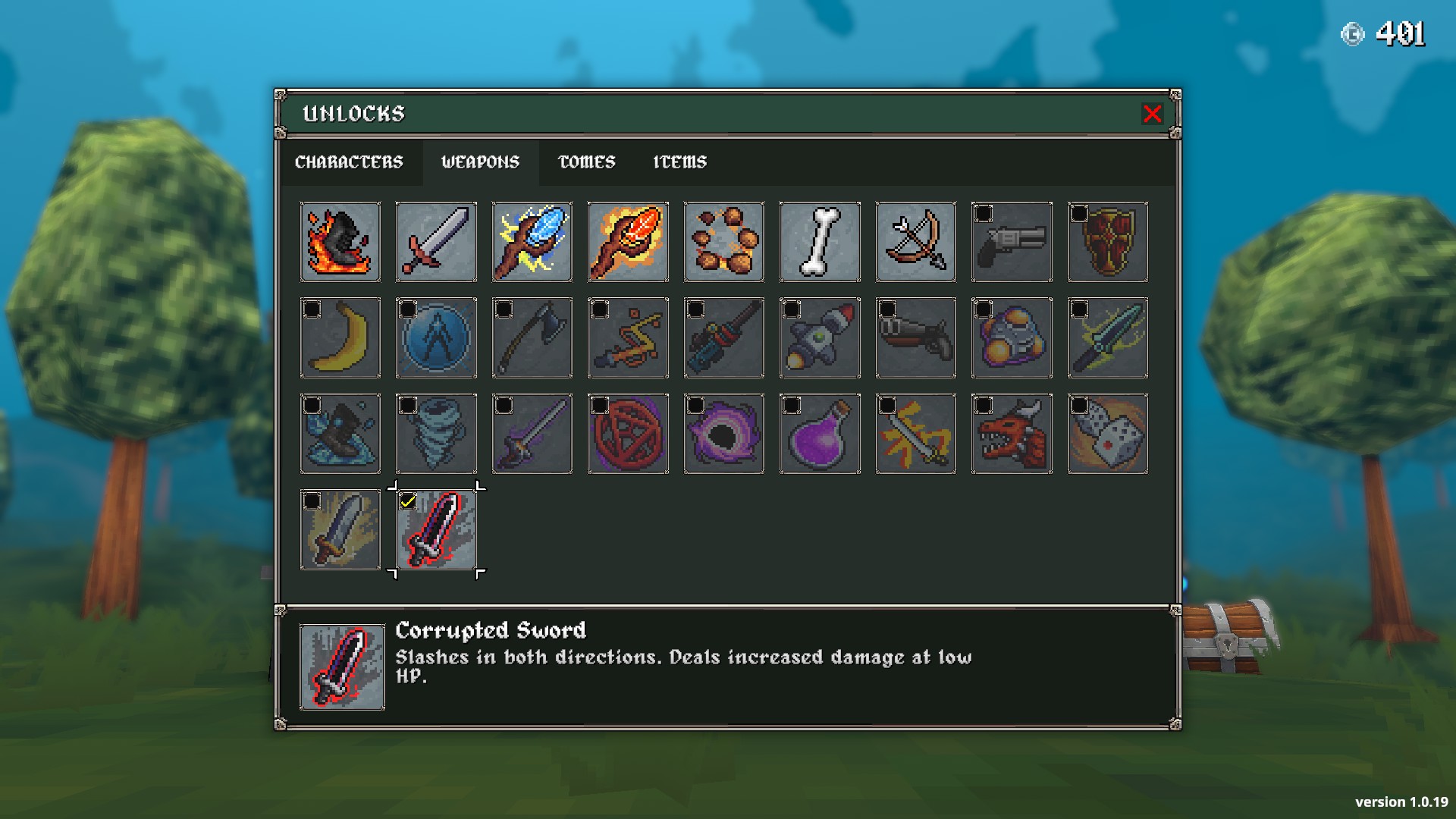This screenshot has width=1456, height=819.
Task: Pick the banana weapon tile
Action: [340, 338]
